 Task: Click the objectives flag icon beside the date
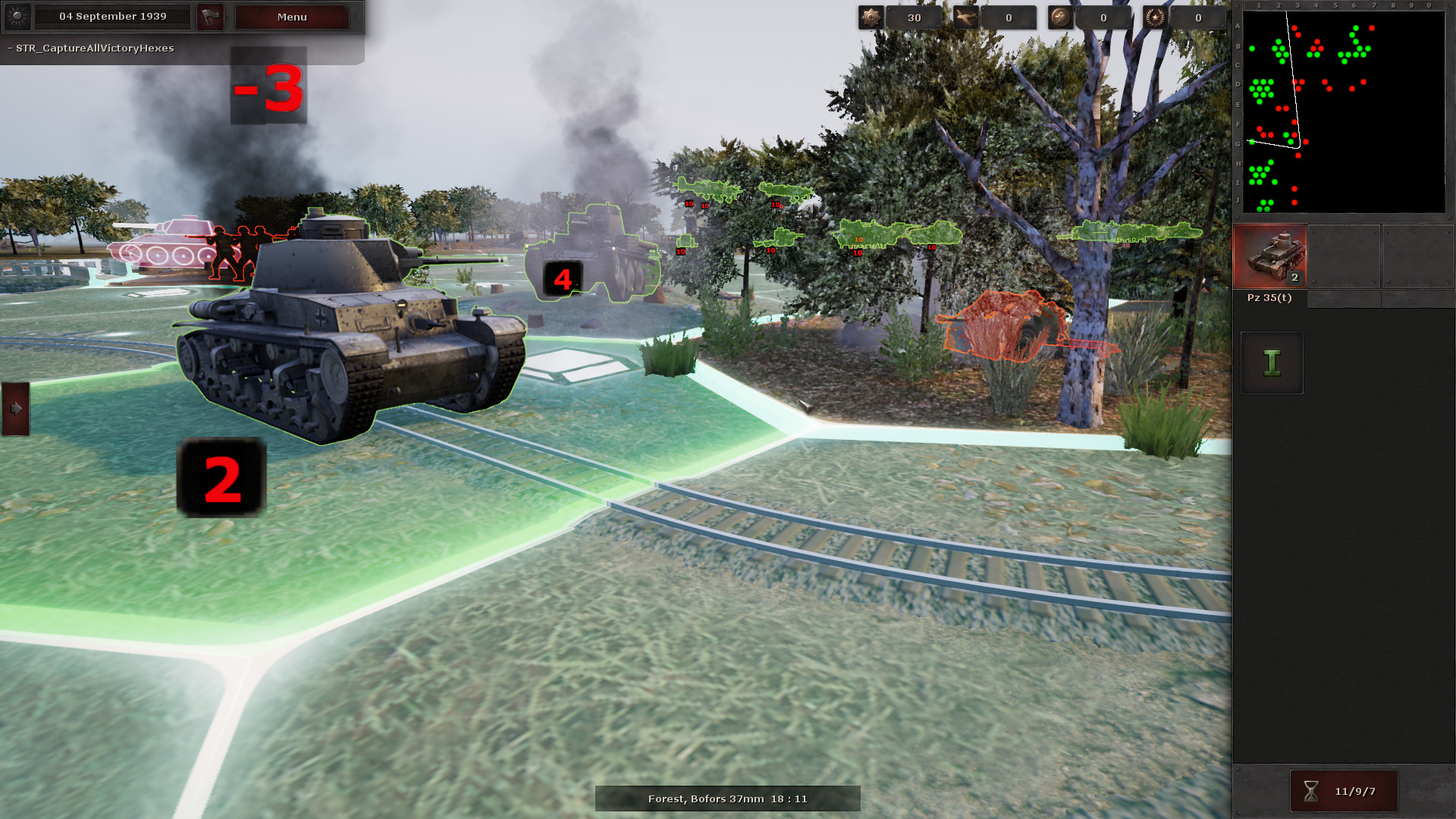pyautogui.click(x=210, y=17)
